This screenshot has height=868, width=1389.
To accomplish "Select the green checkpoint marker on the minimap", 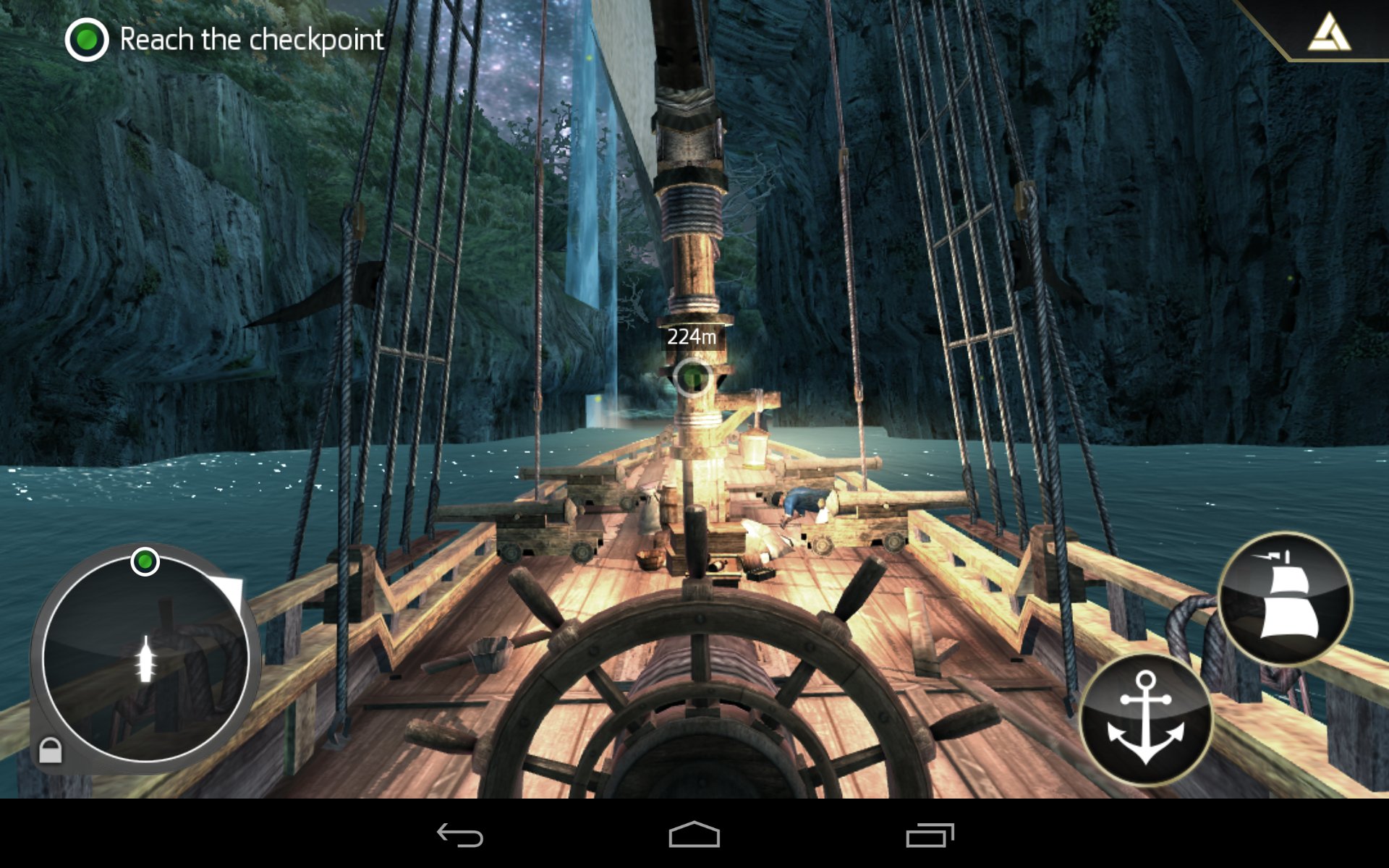I will [145, 561].
